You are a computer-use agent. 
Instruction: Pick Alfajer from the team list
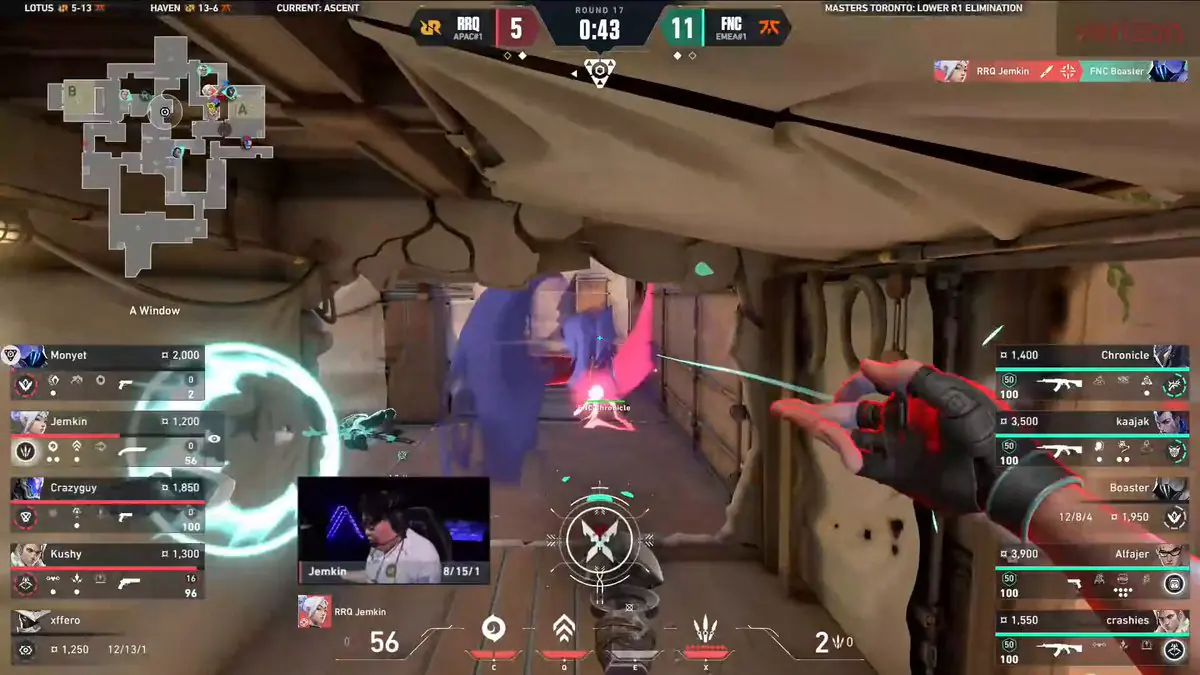click(x=1092, y=570)
